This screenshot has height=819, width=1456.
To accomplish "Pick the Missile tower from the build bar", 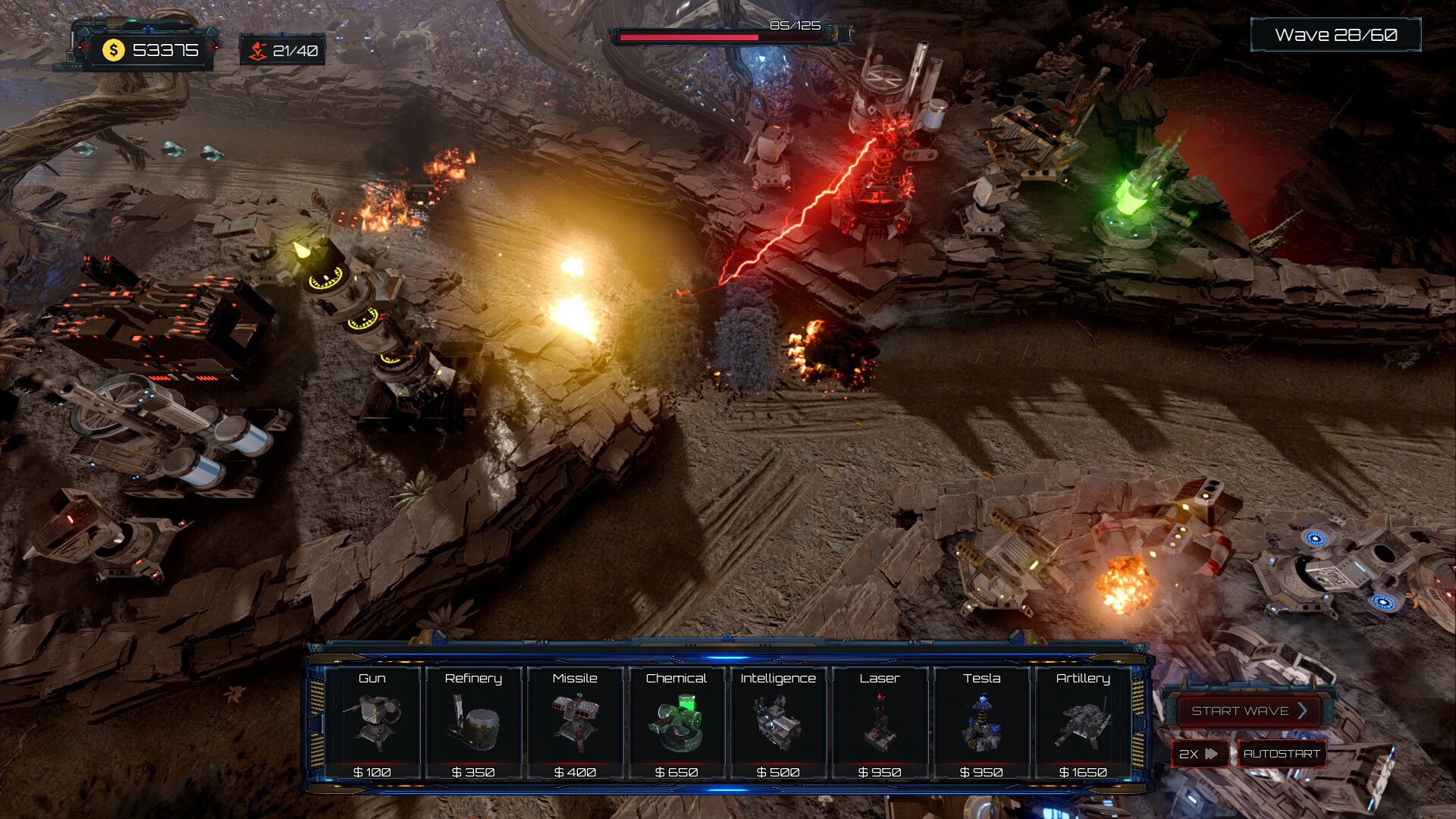I will click(x=575, y=723).
